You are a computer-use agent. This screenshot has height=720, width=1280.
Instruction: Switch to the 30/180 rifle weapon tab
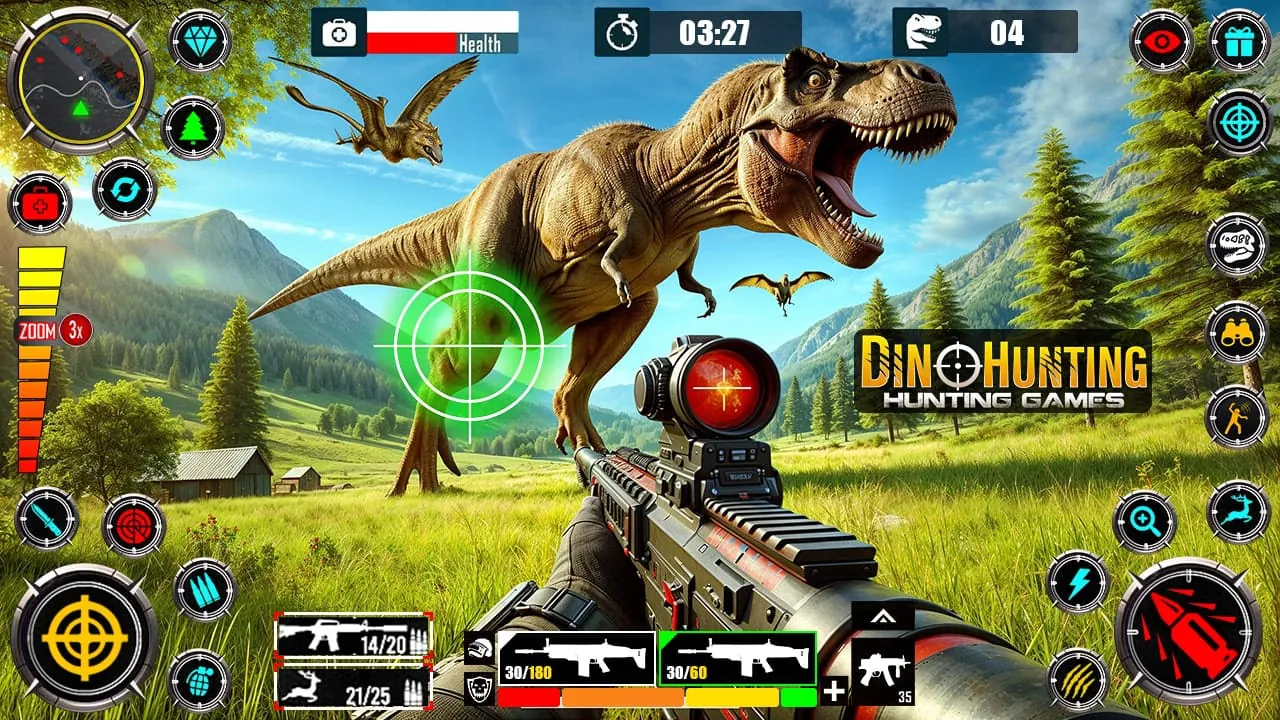575,657
